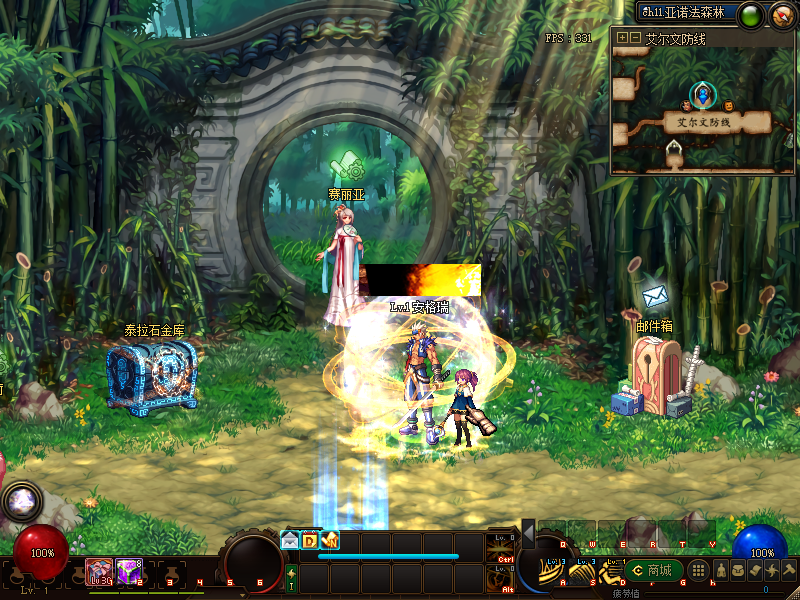
Task: Open the 商城 shop button
Action: pyautogui.click(x=655, y=570)
